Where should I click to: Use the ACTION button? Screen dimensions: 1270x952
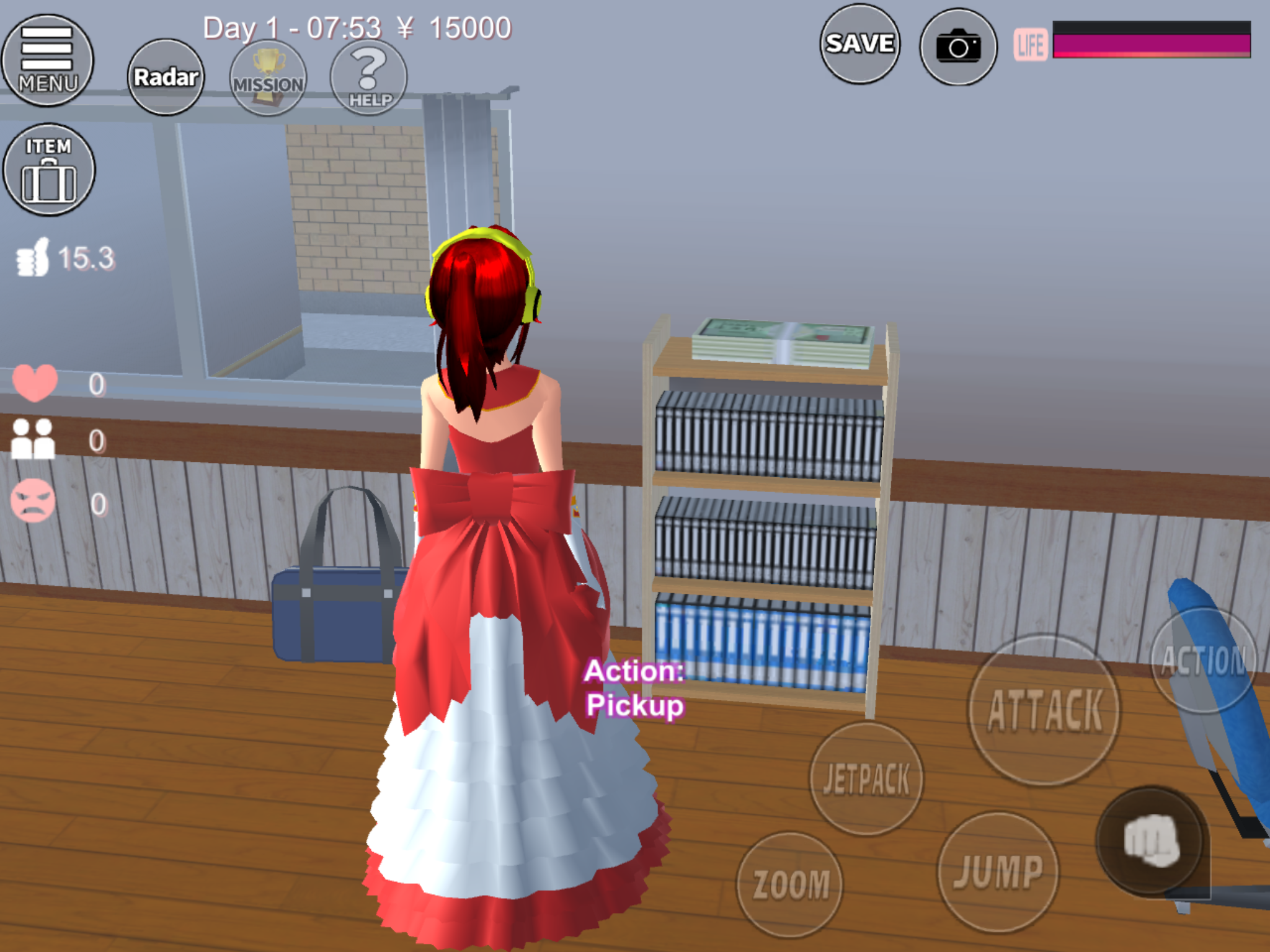tap(1203, 661)
